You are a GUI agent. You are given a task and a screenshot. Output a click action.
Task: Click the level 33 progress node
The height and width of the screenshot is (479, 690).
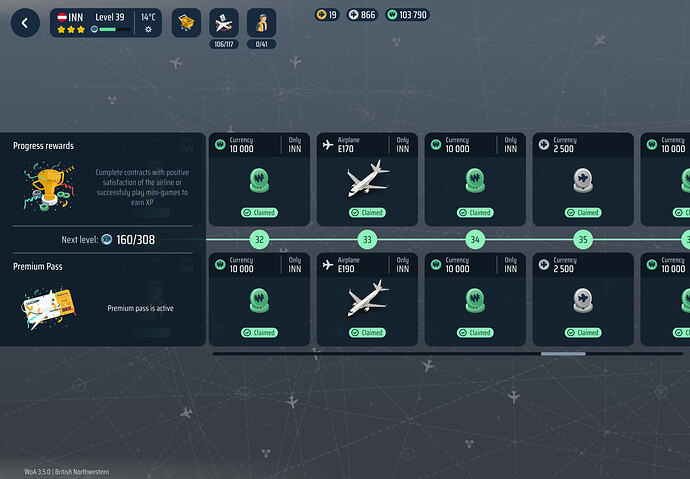click(367, 240)
